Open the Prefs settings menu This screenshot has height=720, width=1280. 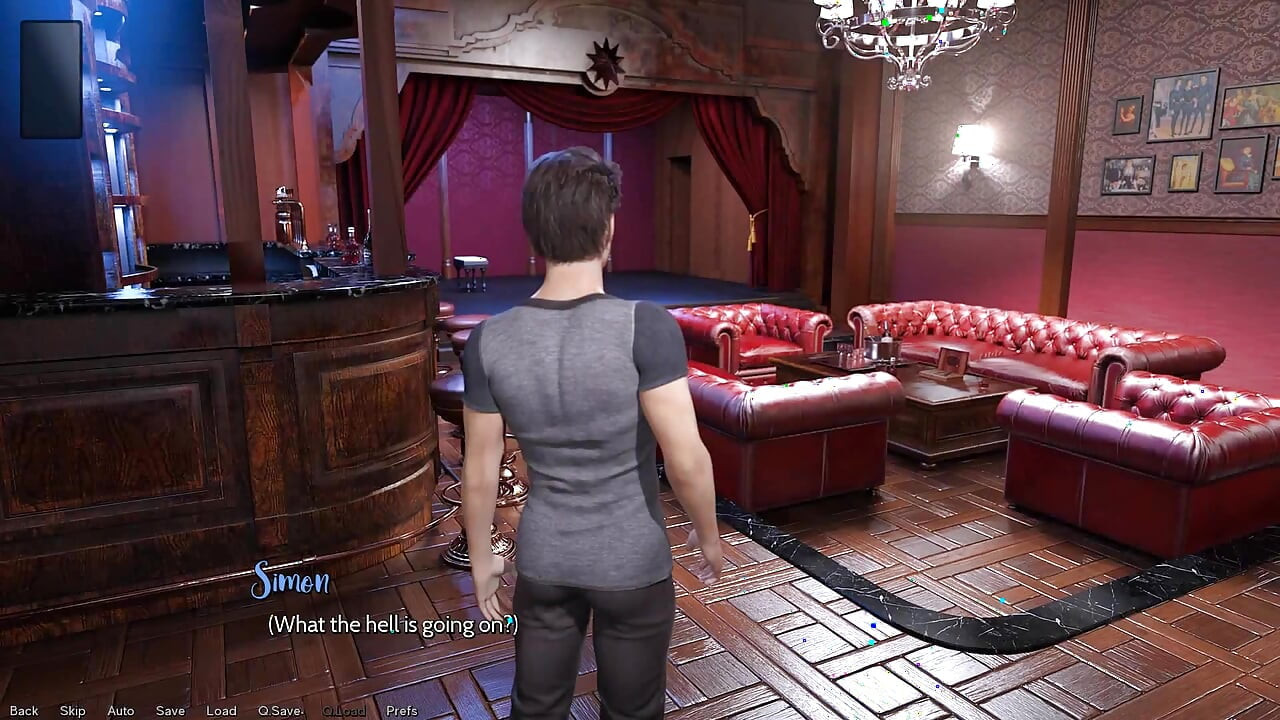pos(402,711)
